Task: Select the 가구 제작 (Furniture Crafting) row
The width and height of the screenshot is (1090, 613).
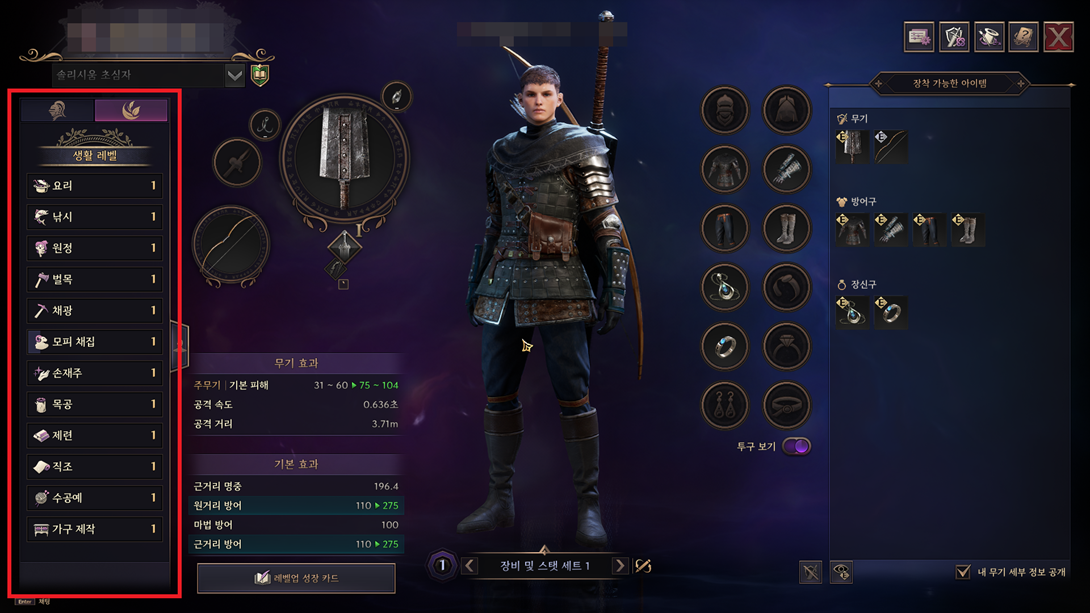Action: 94,529
